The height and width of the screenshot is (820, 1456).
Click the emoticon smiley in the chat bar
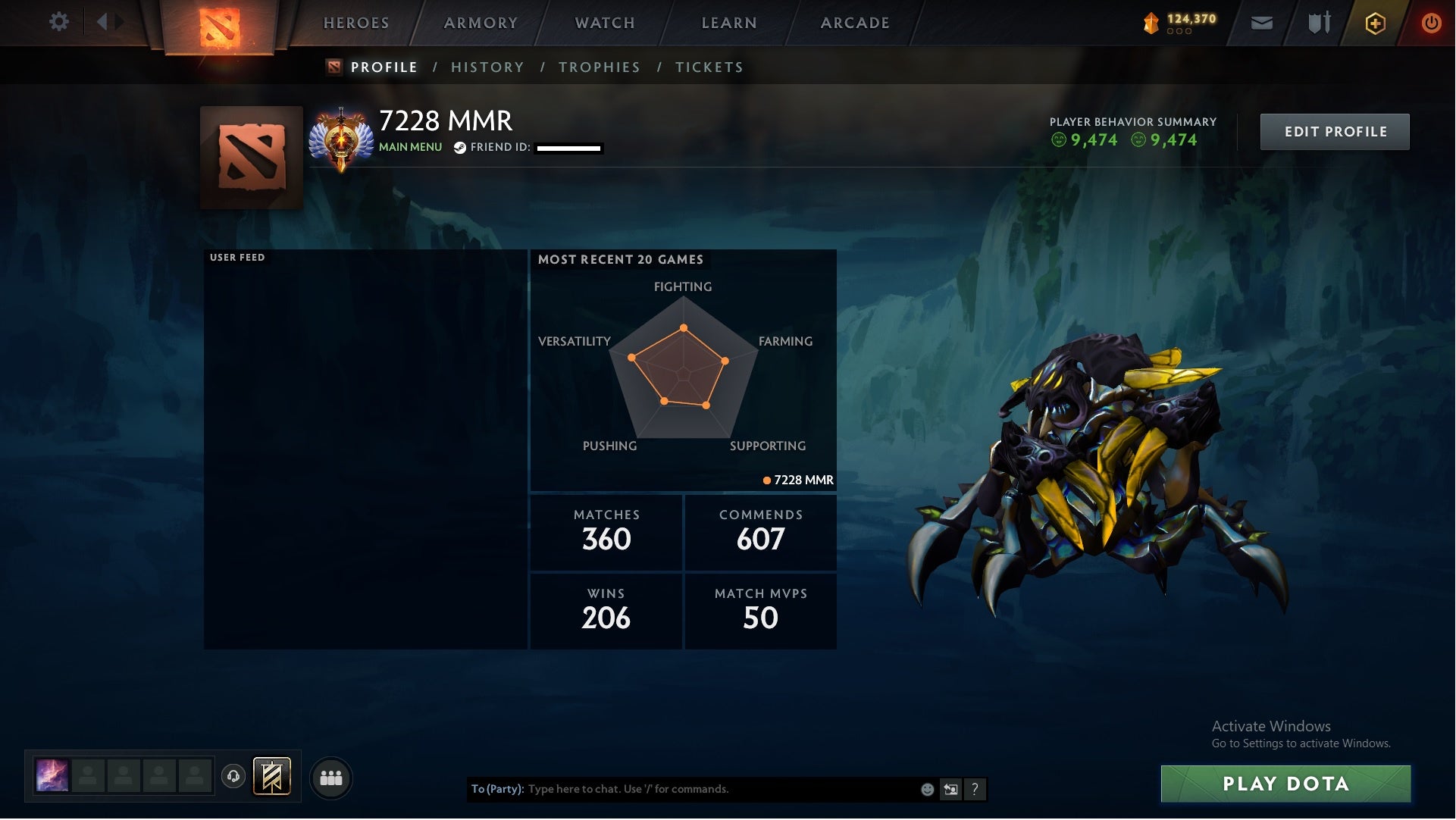pos(928,789)
